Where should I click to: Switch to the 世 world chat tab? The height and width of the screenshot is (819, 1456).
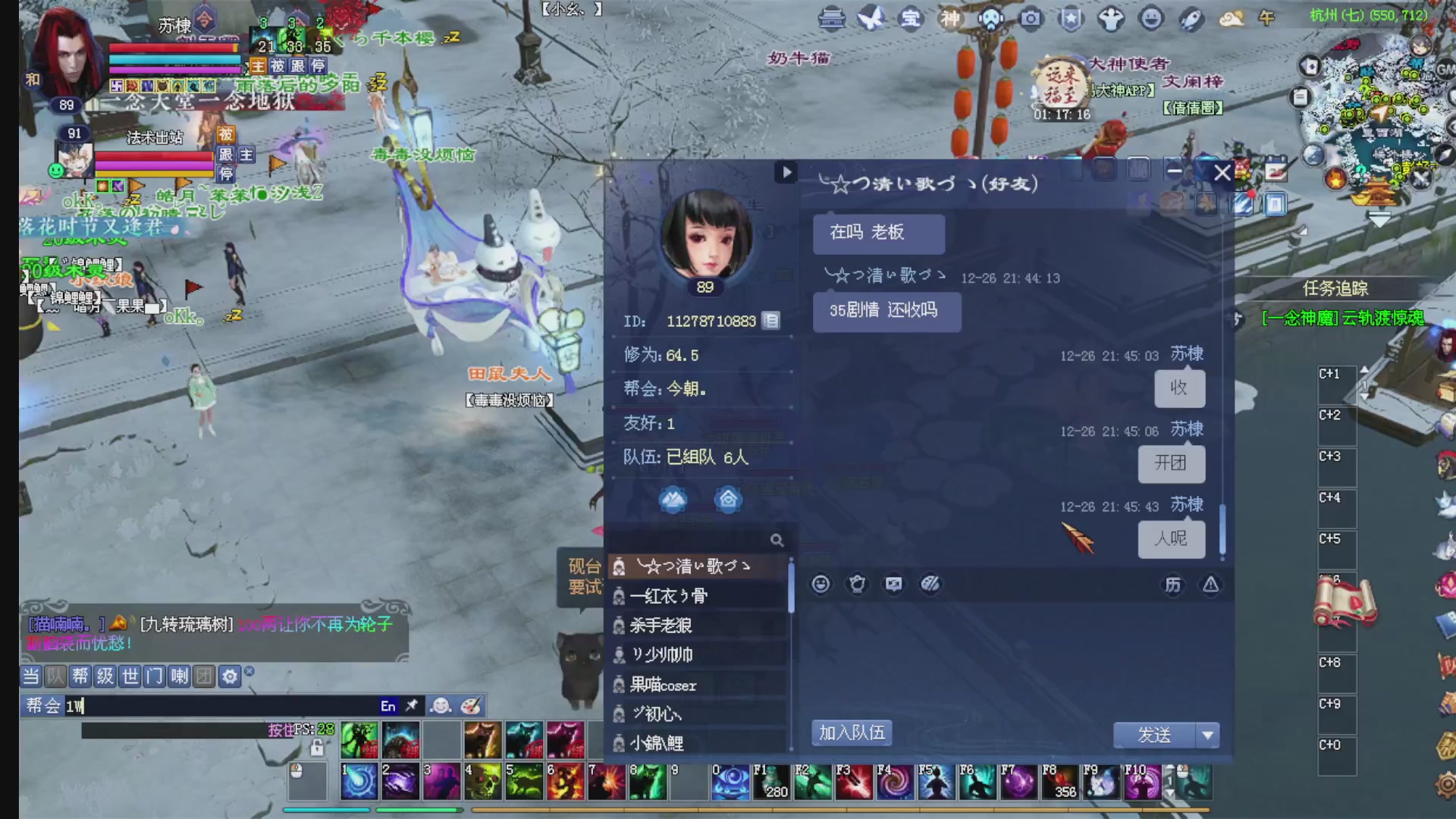(x=130, y=676)
